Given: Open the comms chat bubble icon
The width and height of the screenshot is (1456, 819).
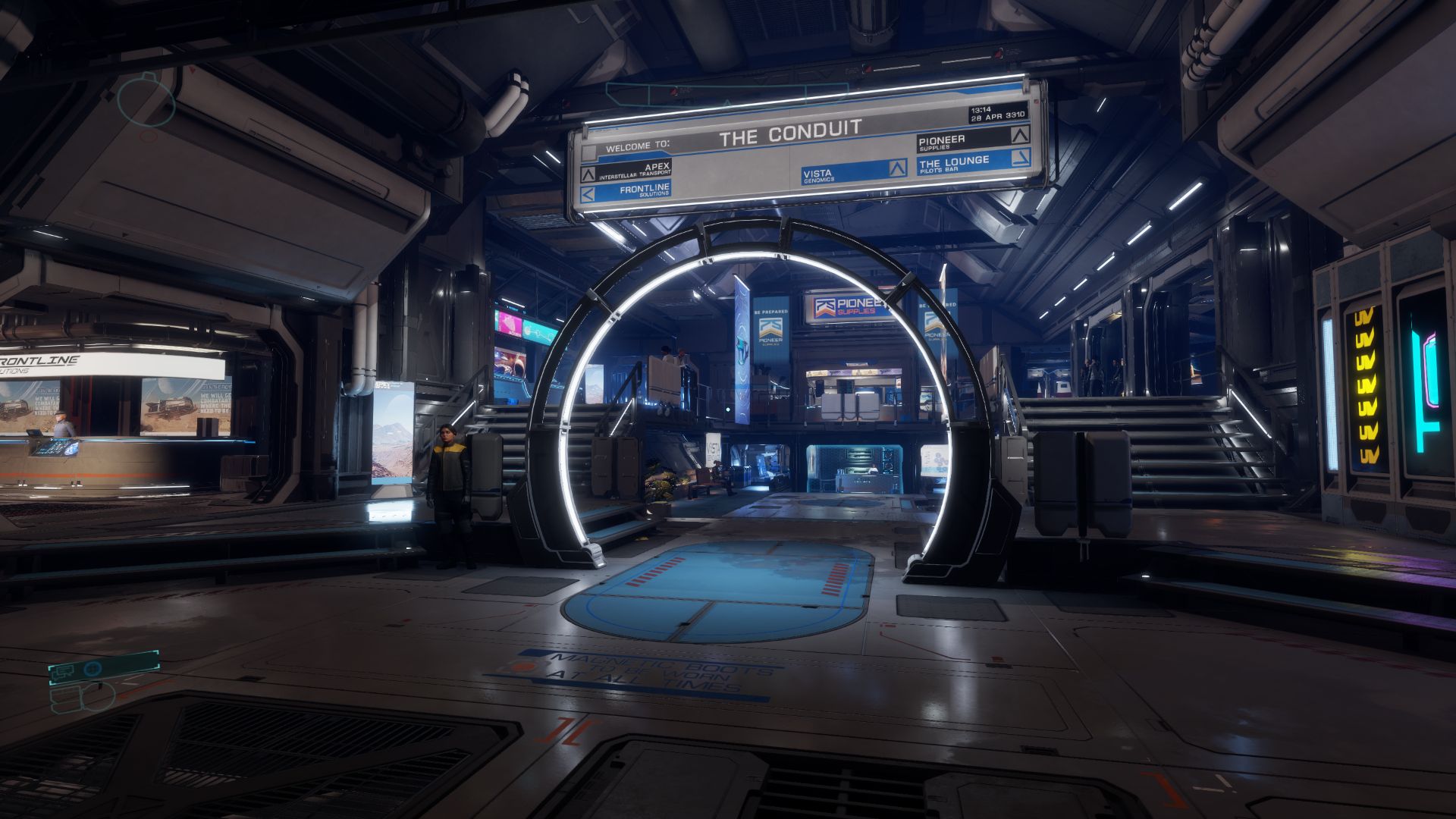Looking at the screenshot, I should [x=65, y=670].
